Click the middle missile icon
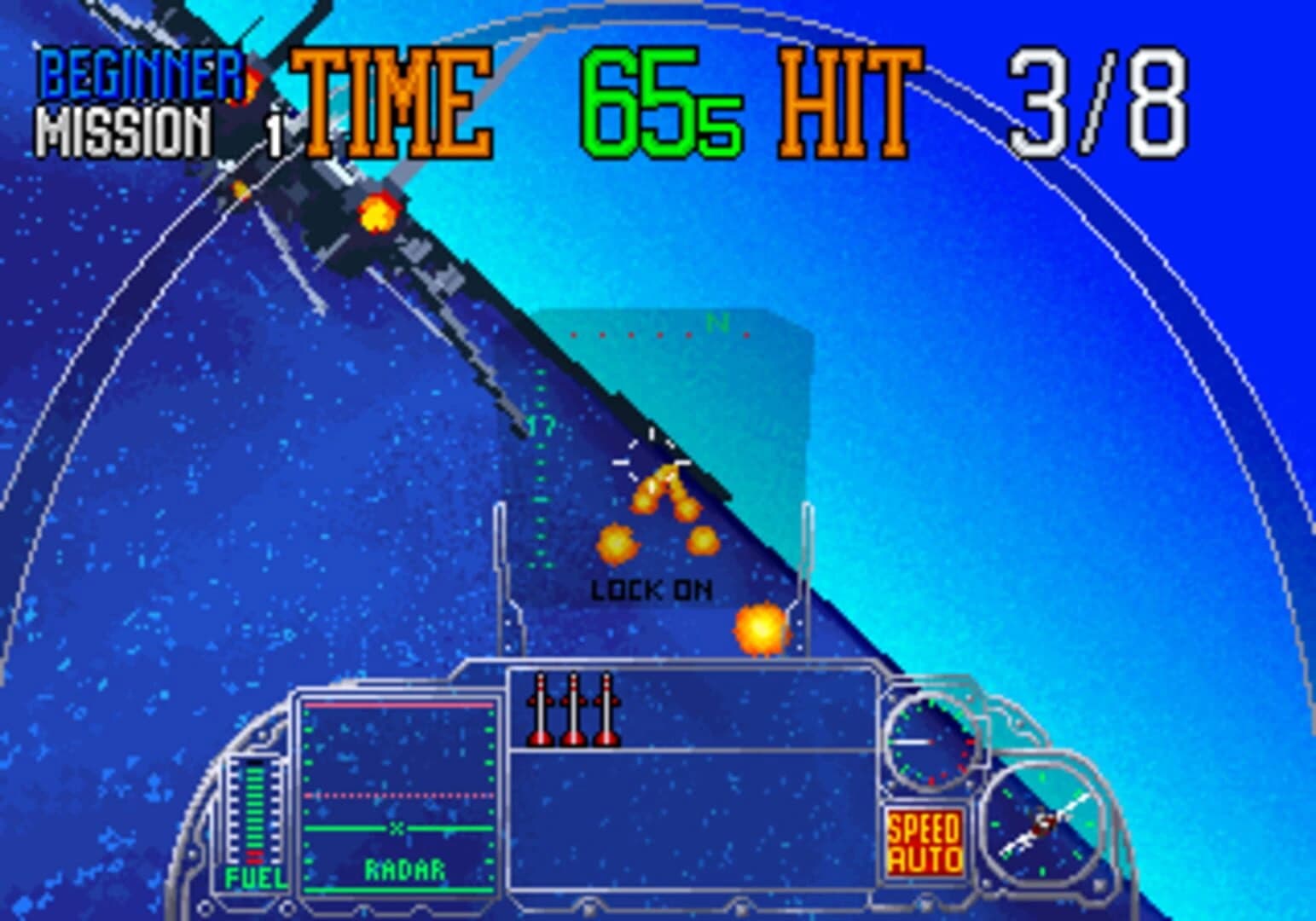Image resolution: width=1316 pixels, height=921 pixels. coord(573,710)
